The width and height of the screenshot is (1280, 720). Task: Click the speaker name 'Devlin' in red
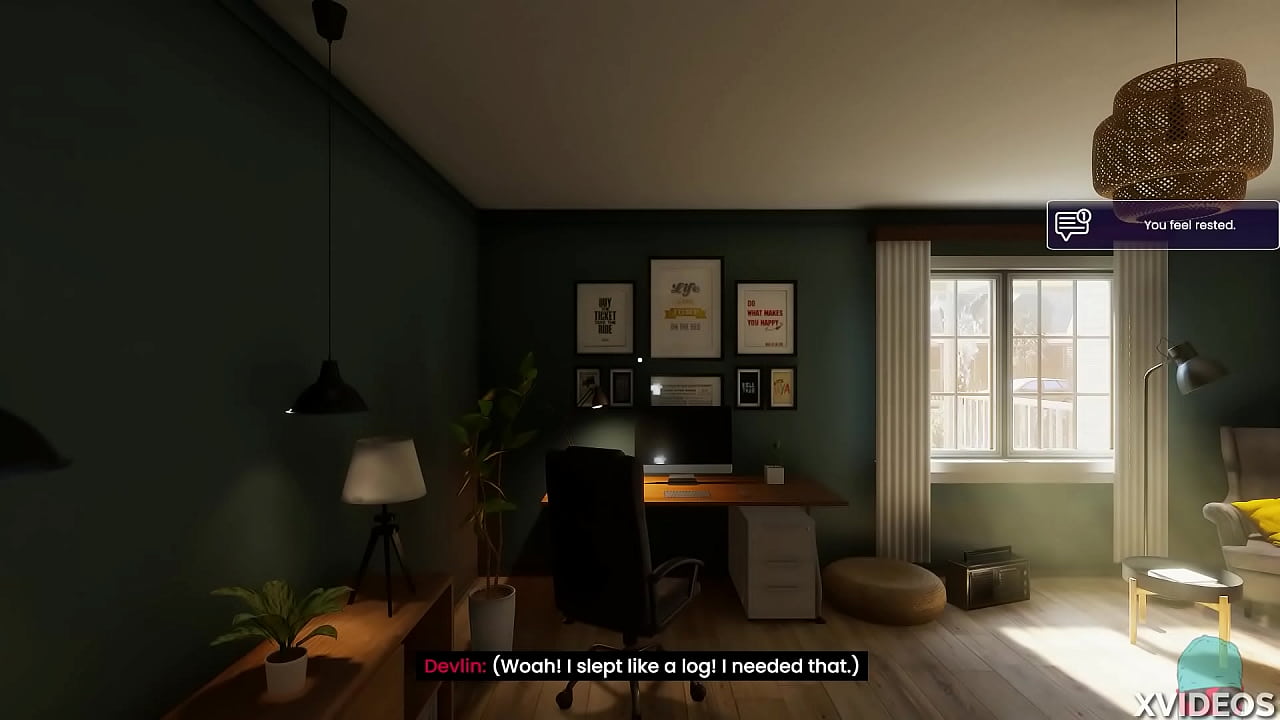[455, 666]
